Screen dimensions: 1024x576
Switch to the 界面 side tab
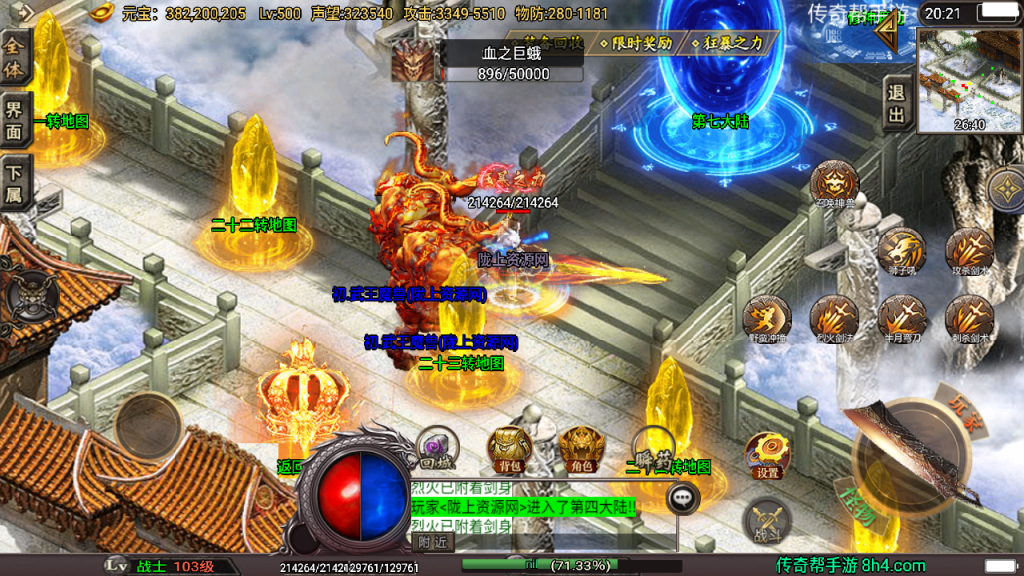[15, 120]
